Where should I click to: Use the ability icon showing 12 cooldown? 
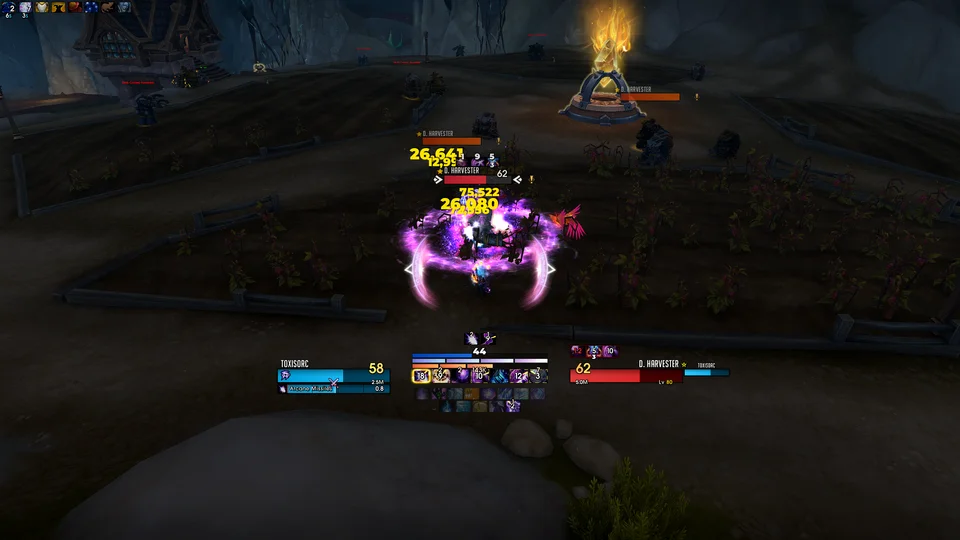coord(519,375)
